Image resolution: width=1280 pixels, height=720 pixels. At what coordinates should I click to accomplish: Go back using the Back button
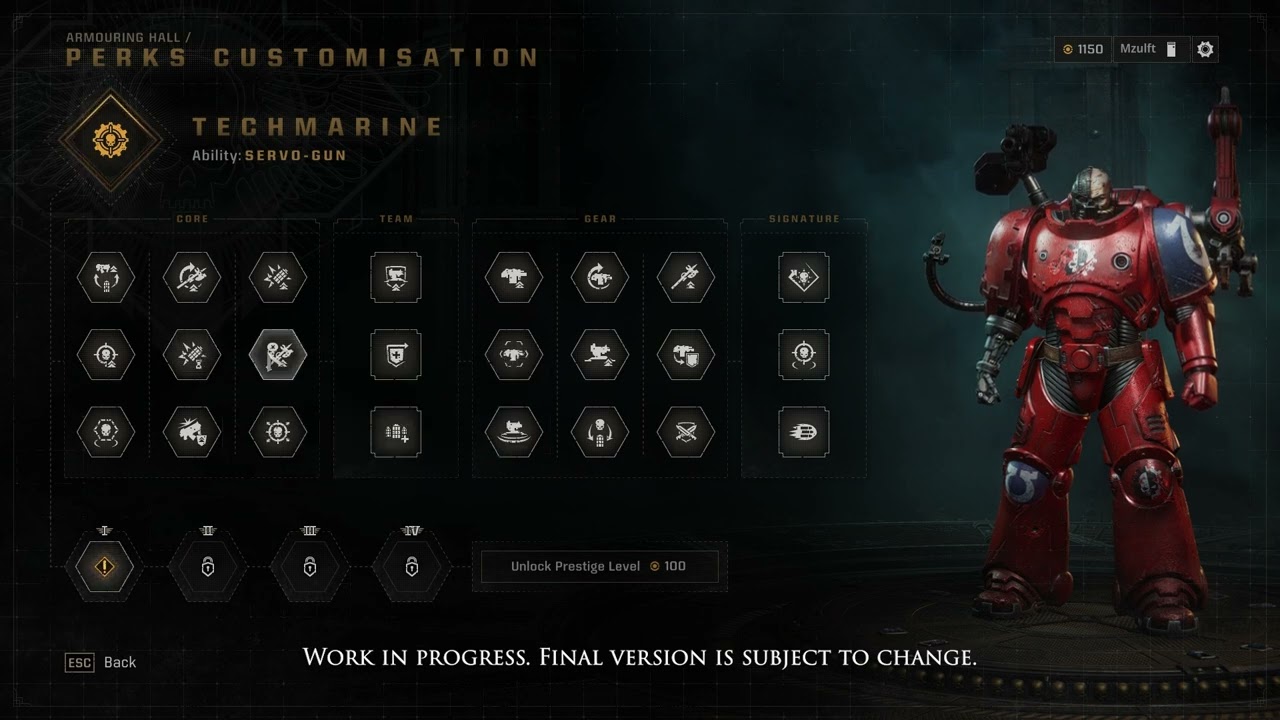point(101,662)
